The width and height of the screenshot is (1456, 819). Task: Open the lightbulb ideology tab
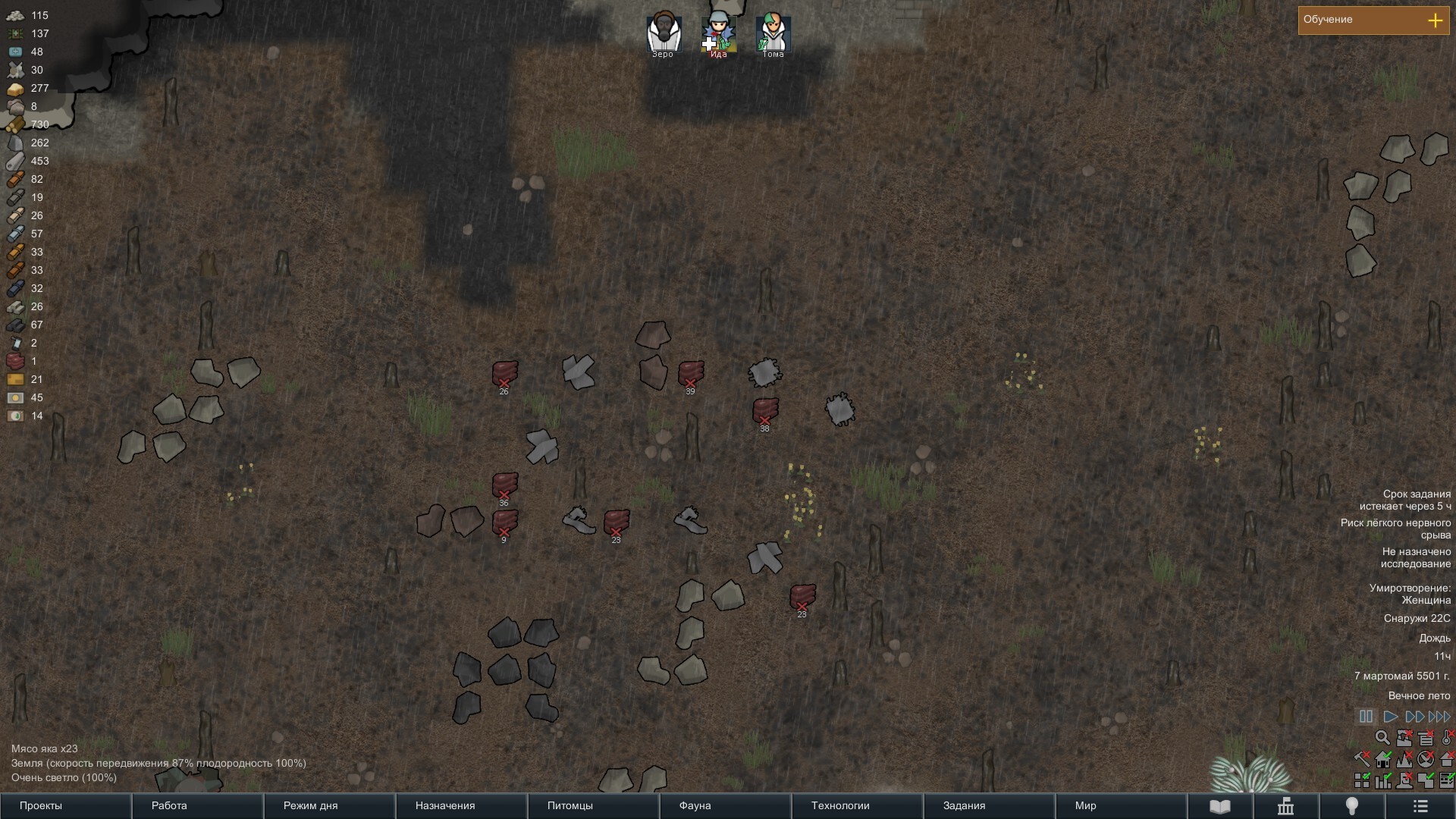coord(1351,806)
